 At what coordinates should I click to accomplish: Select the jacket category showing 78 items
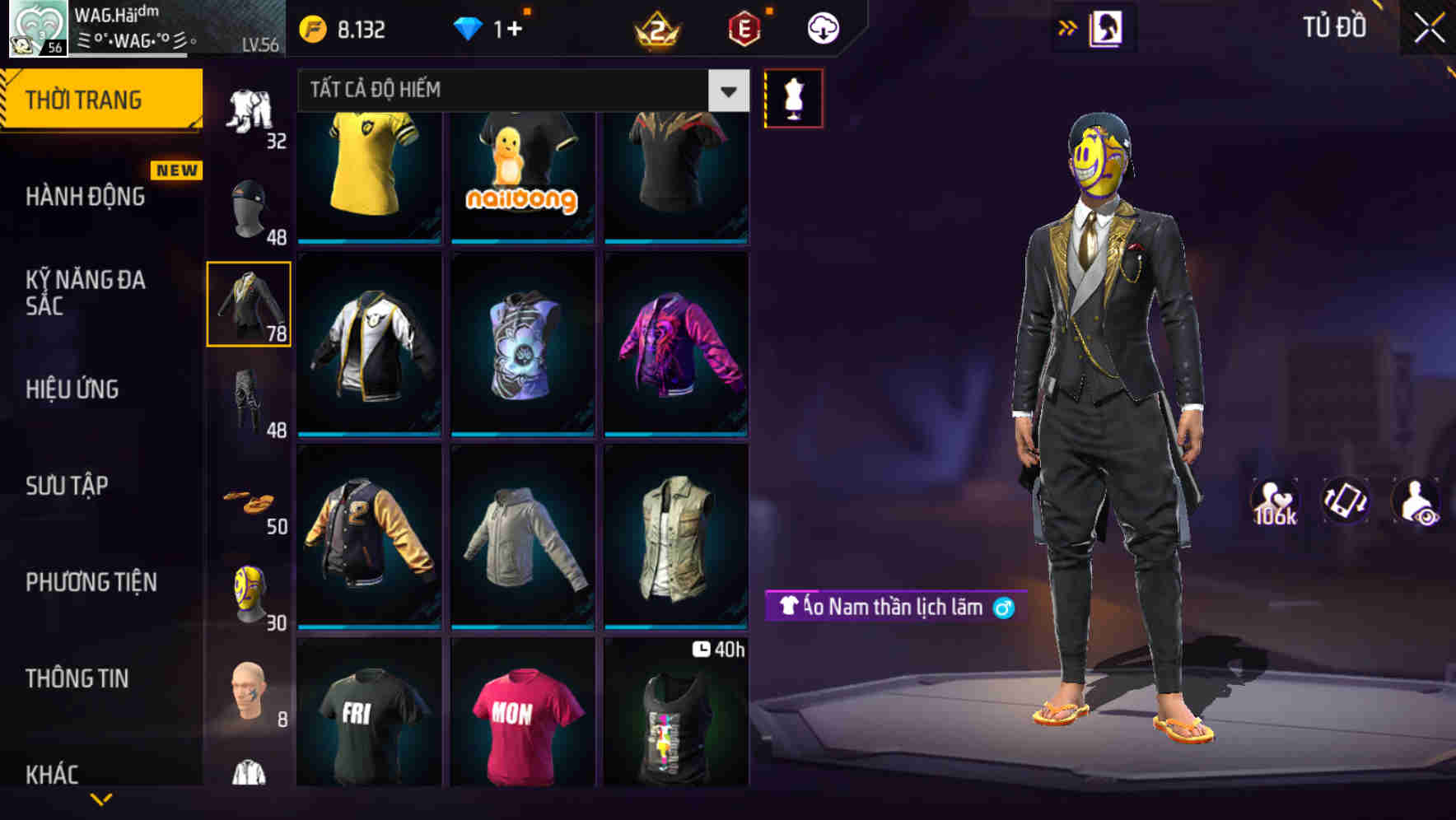coord(248,305)
